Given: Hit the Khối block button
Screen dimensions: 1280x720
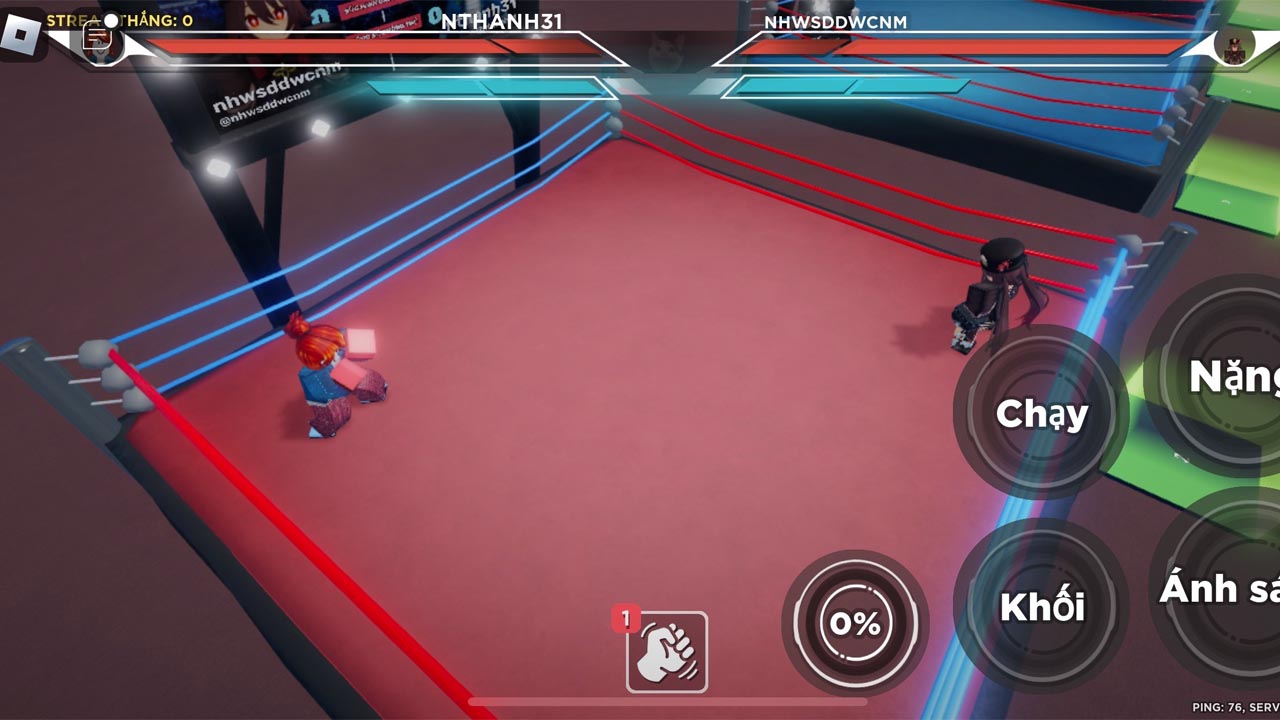Looking at the screenshot, I should pyautogui.click(x=1041, y=605).
